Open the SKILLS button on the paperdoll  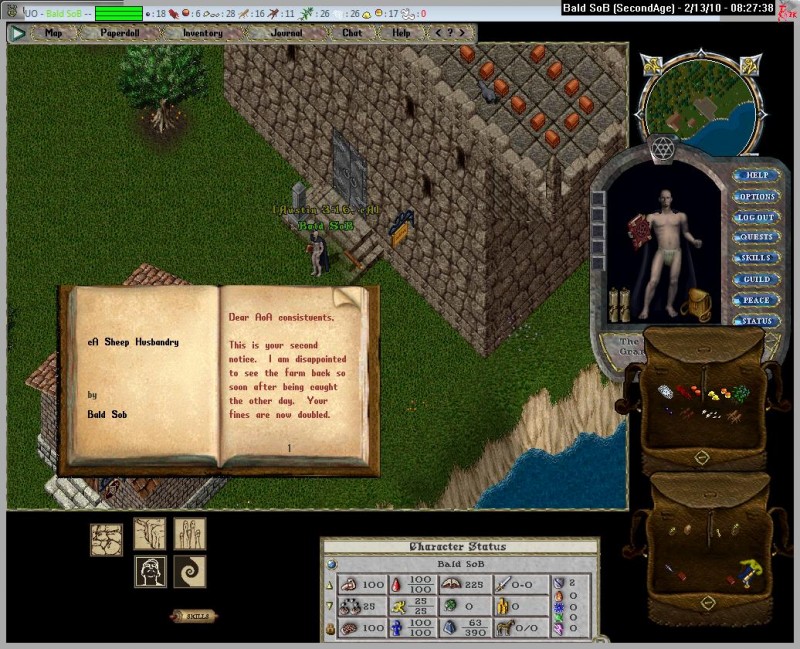point(756,258)
